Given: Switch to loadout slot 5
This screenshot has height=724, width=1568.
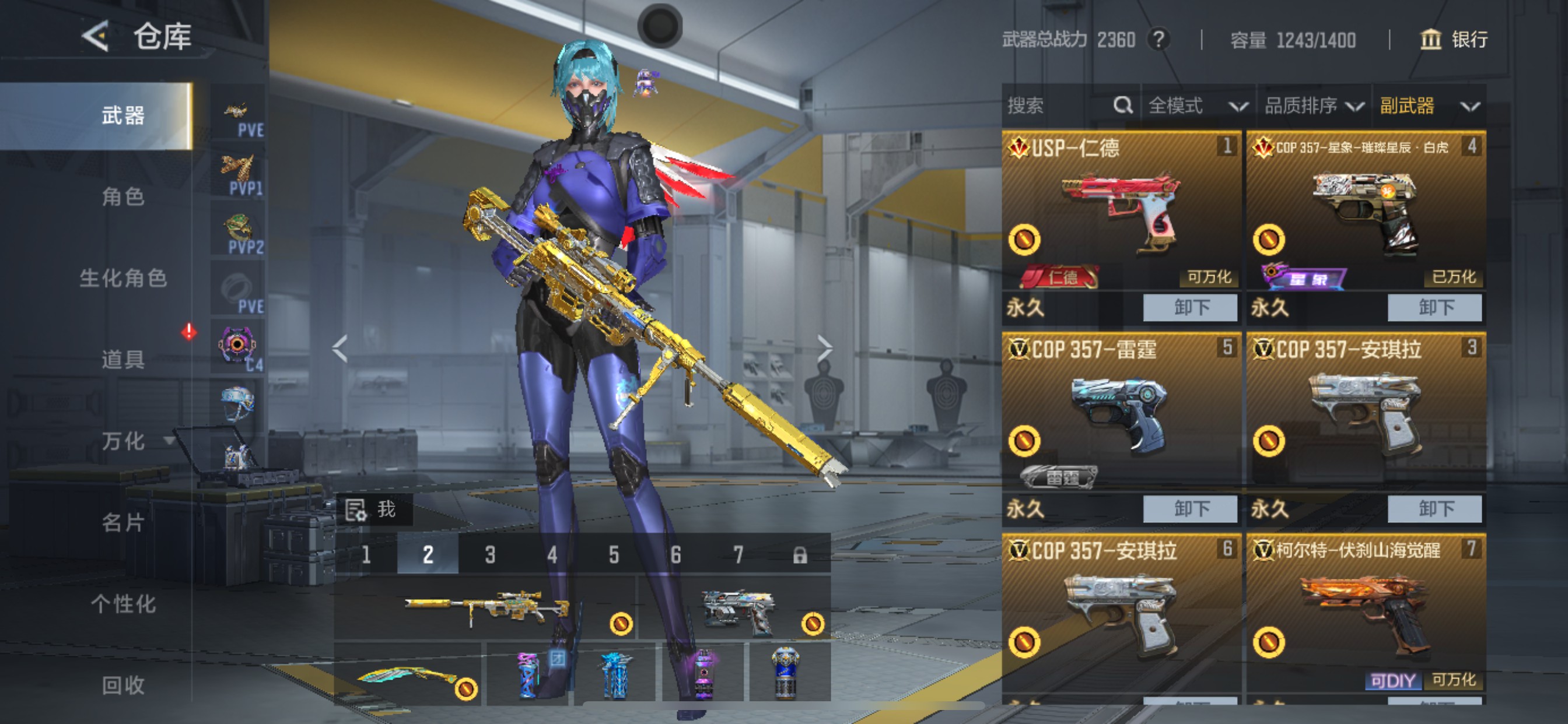Looking at the screenshot, I should [x=614, y=555].
